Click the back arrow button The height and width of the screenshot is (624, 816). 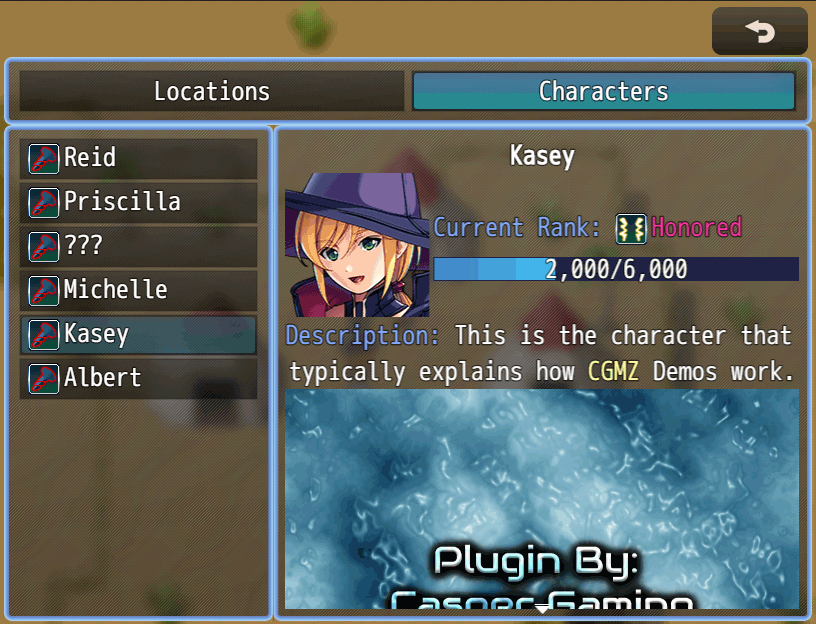(x=759, y=32)
